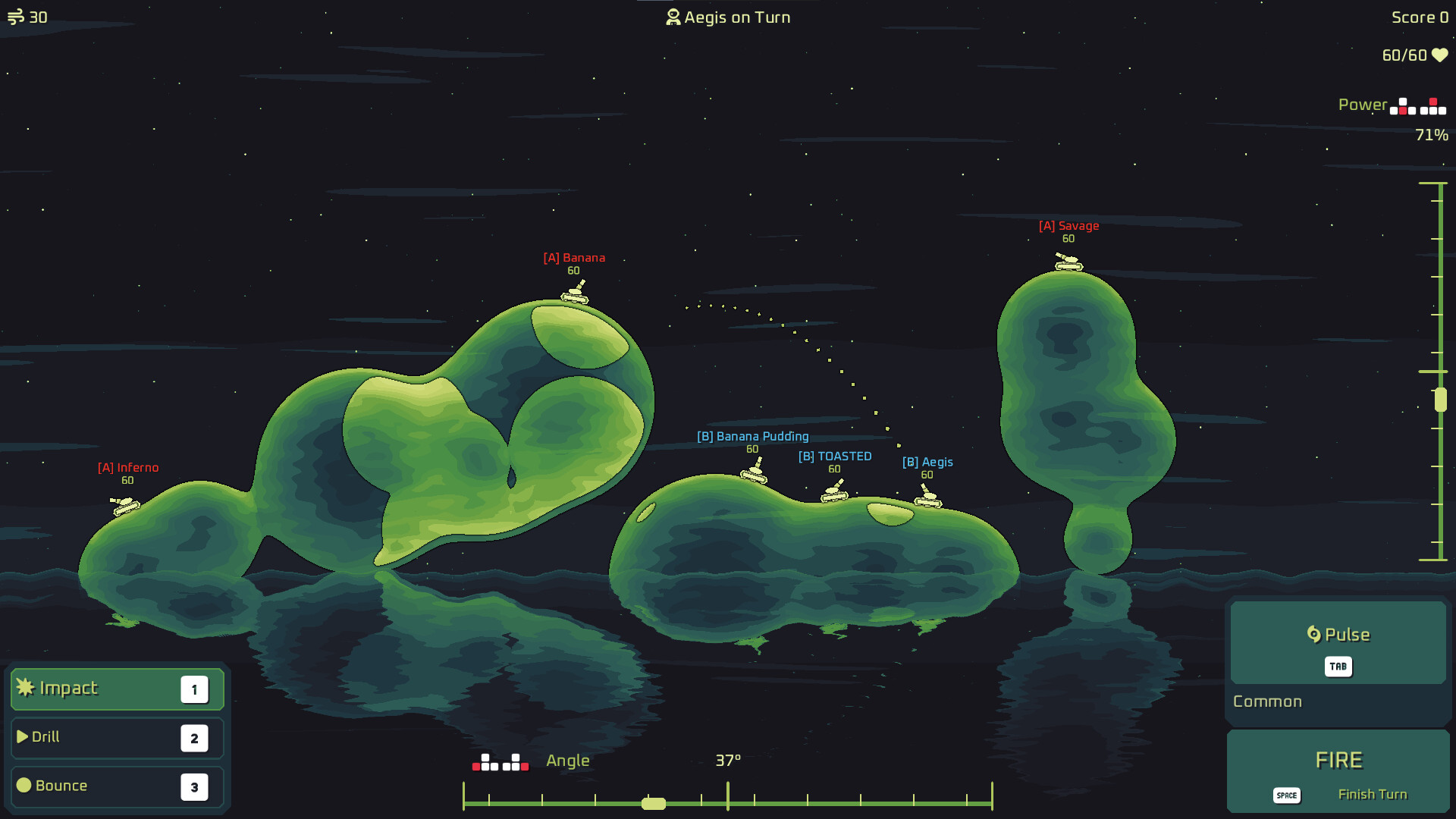Click the SPACE key badge on FIRE panel
This screenshot has width=1456, height=819.
pyautogui.click(x=1286, y=795)
